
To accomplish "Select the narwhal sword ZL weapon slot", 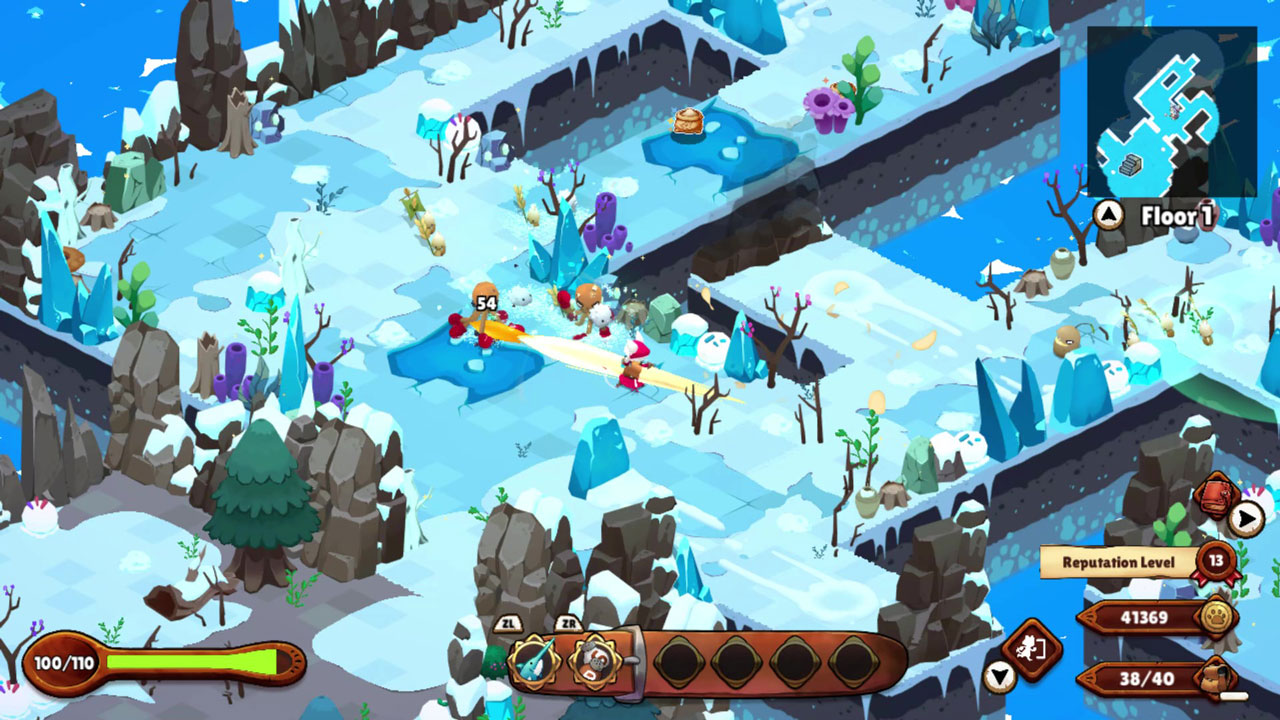I will click(533, 662).
